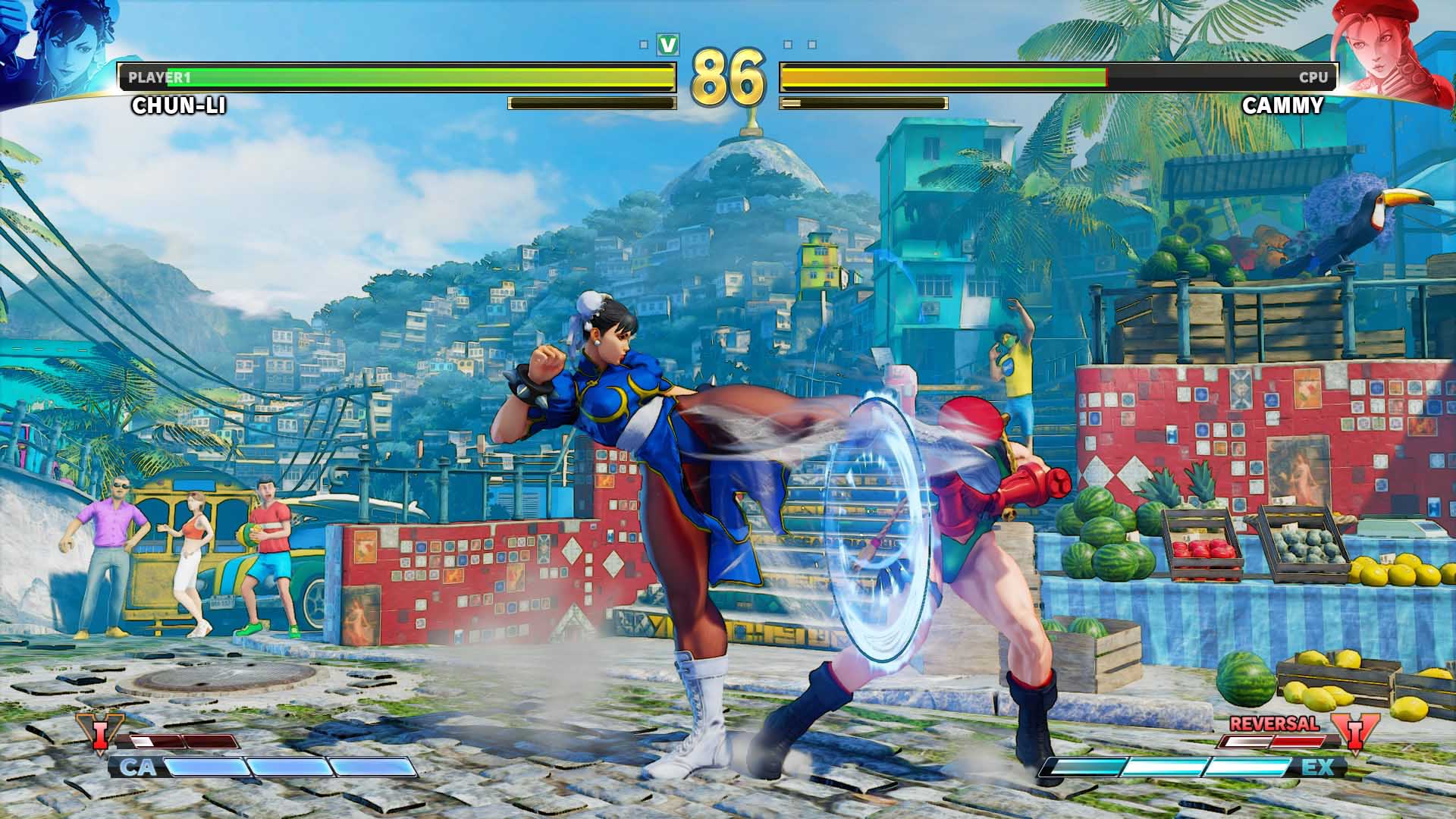Click the small V-Trigger dot left of the timer
The height and width of the screenshot is (819, 1456).
point(643,45)
